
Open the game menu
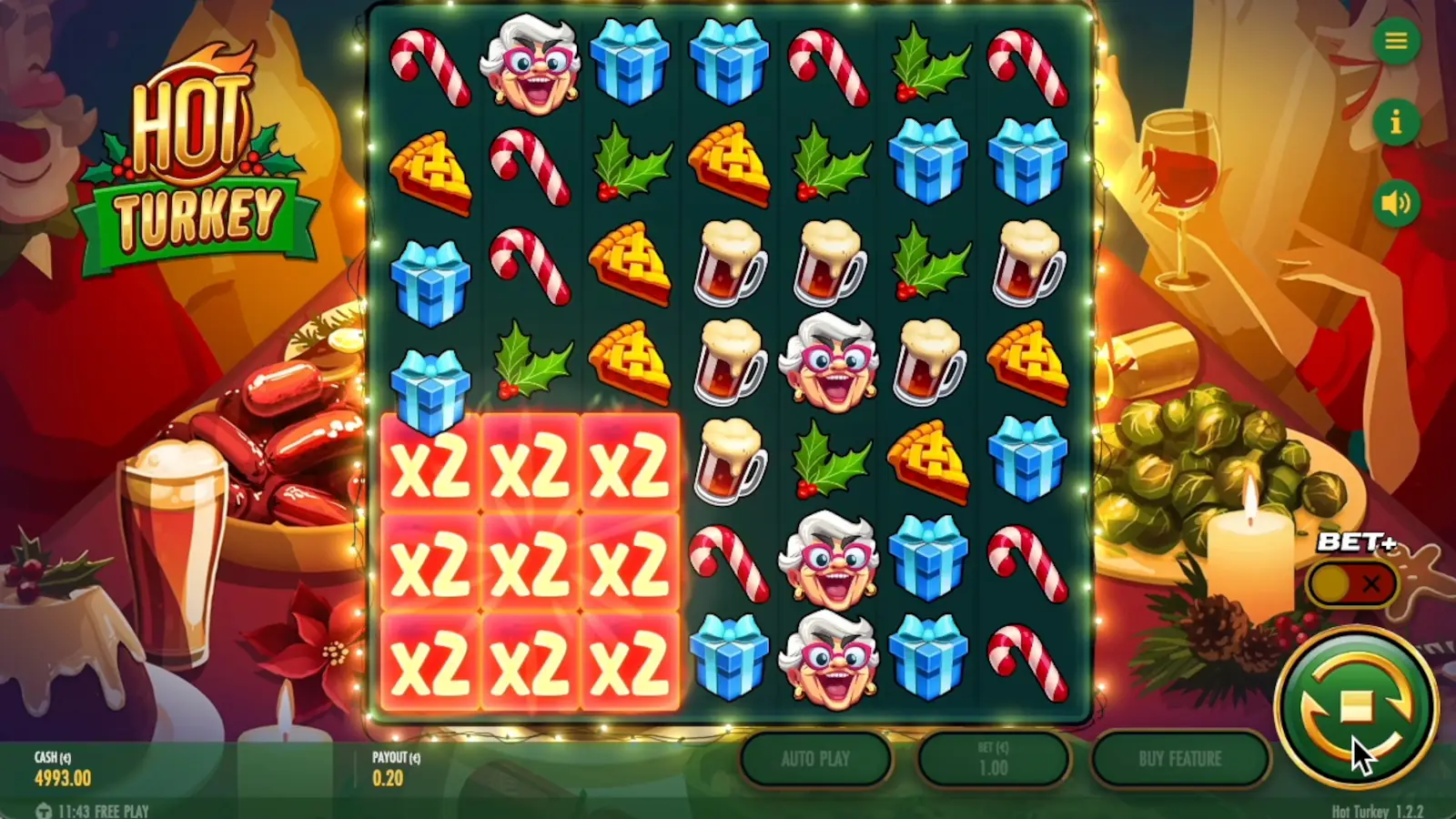[x=1395, y=42]
